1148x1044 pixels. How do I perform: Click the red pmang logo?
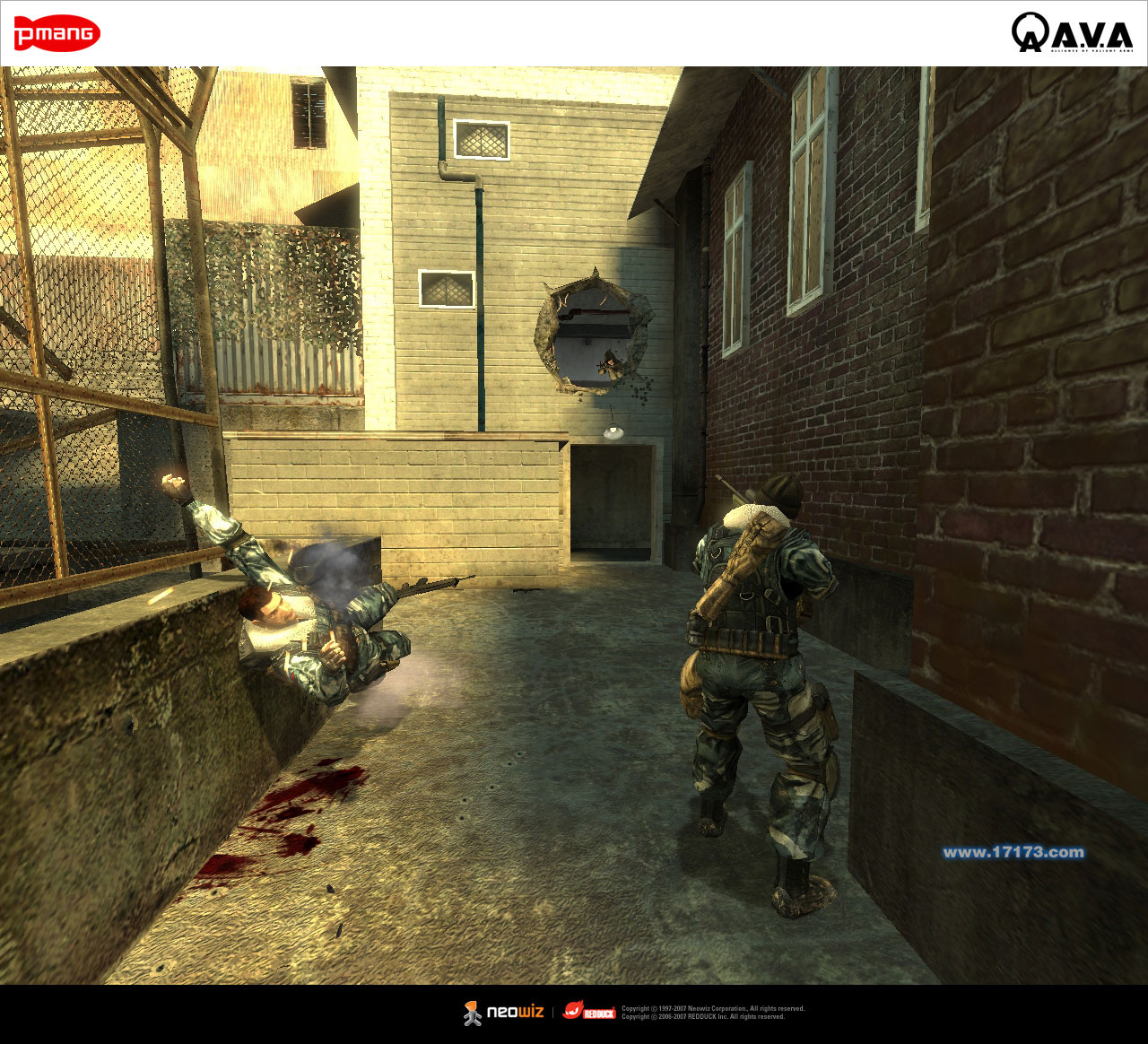(x=57, y=34)
